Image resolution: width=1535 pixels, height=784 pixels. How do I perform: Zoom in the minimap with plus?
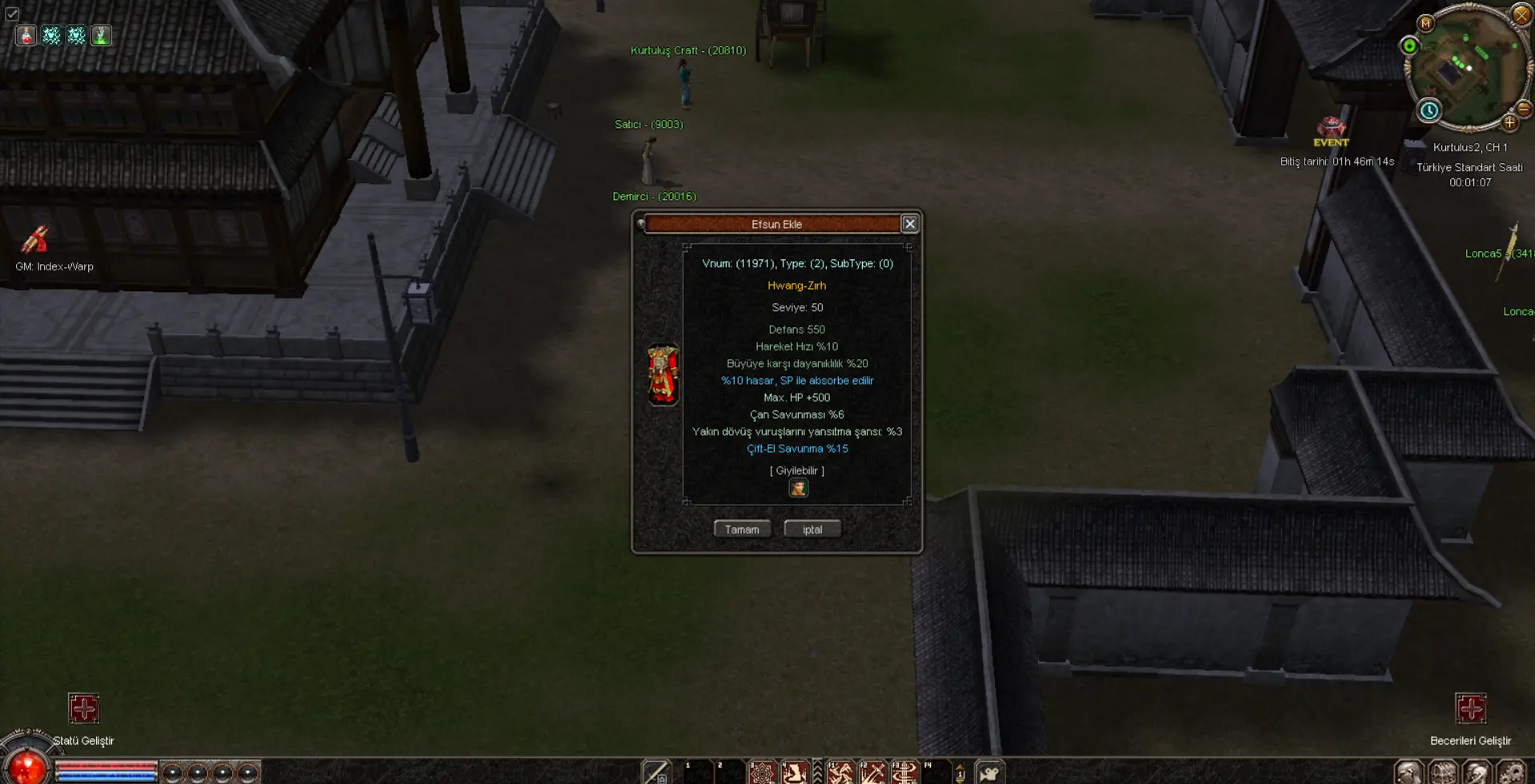click(x=1509, y=122)
